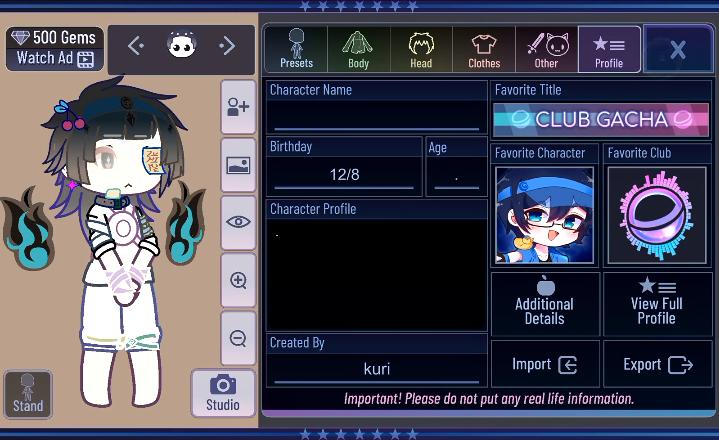The width and height of the screenshot is (719, 440).
Task: Open the Other tab
Action: (x=546, y=49)
